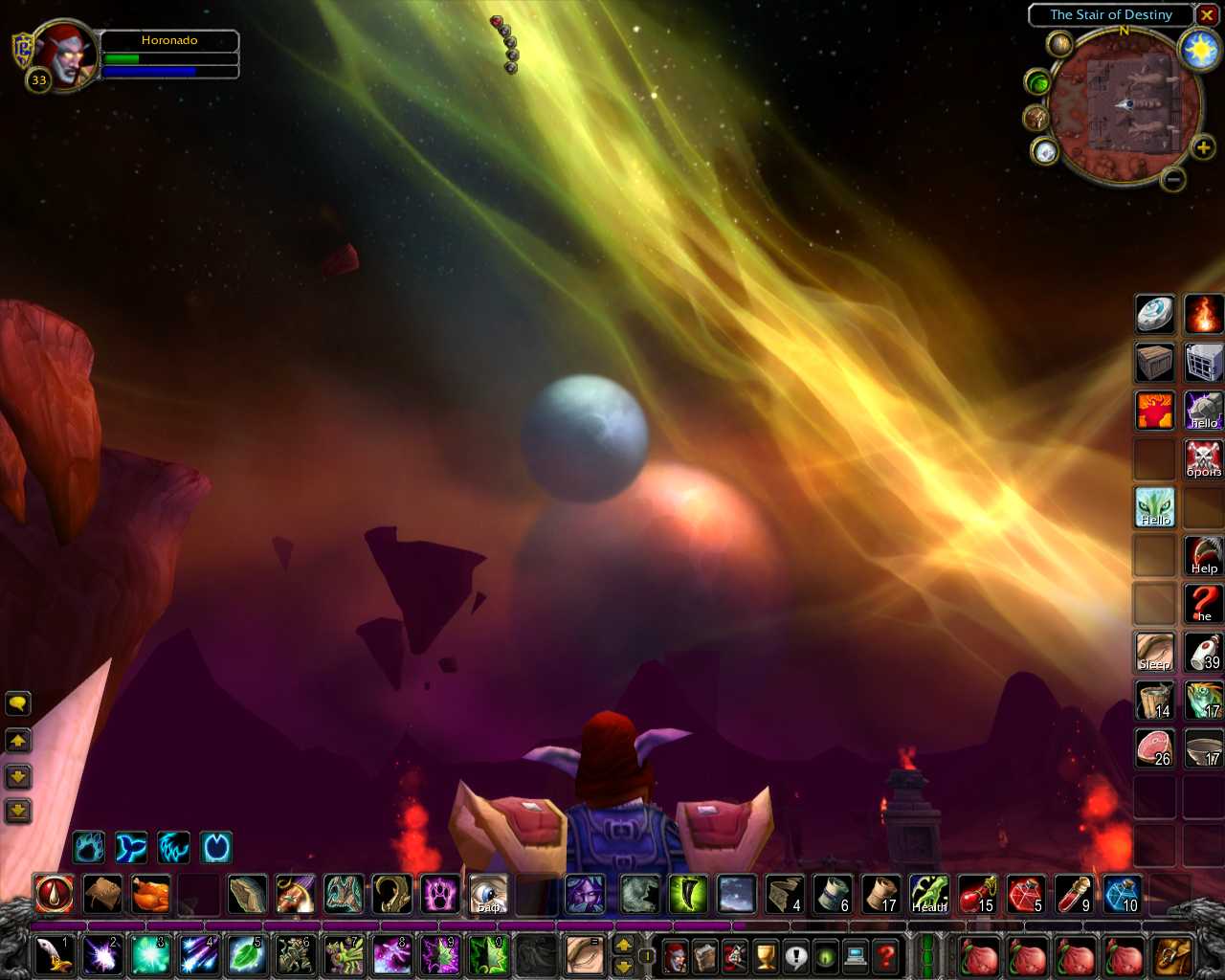Use the dagger attack in slot 1

click(54, 956)
